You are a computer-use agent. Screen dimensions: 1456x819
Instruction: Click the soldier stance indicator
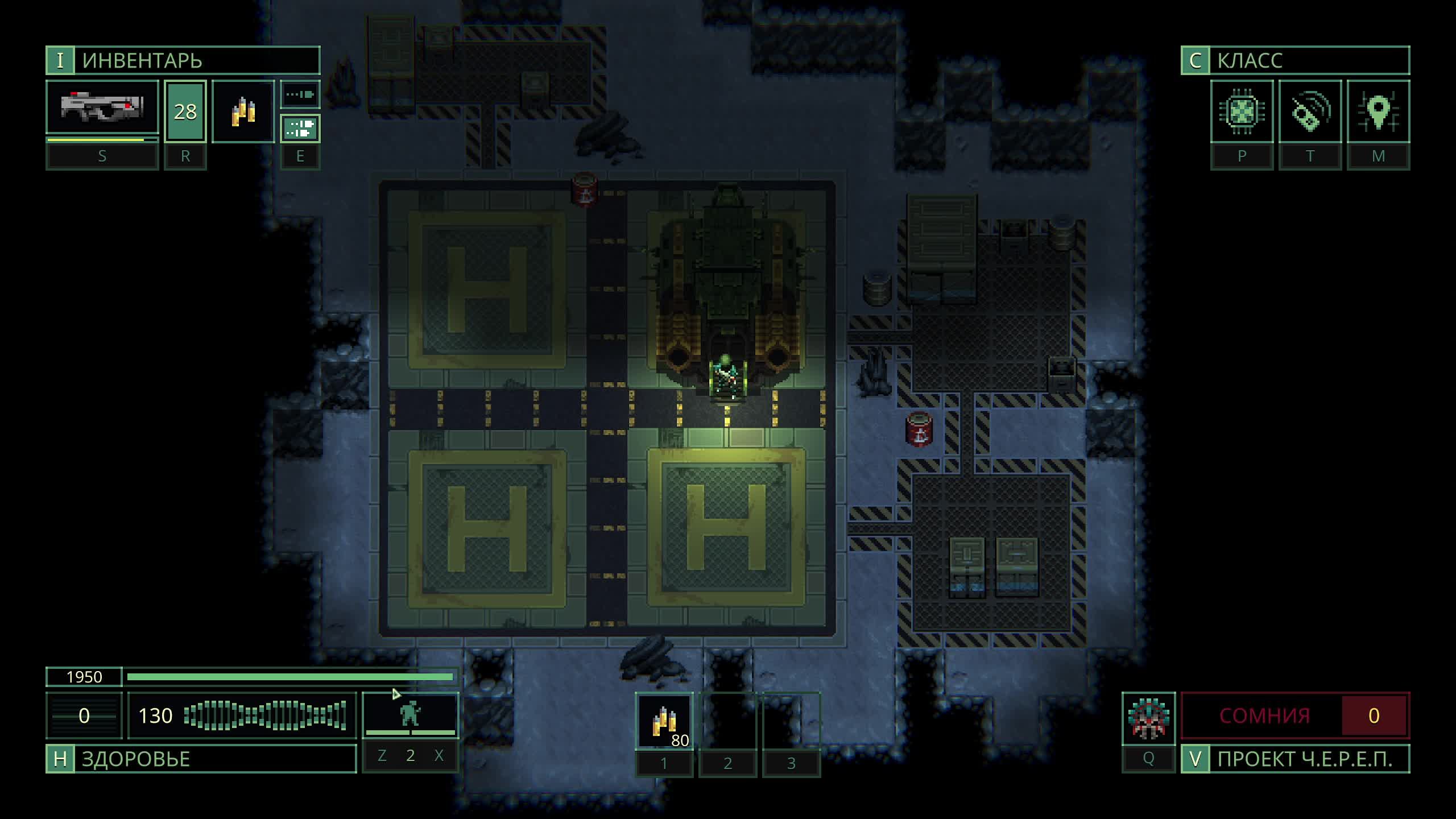coord(410,714)
